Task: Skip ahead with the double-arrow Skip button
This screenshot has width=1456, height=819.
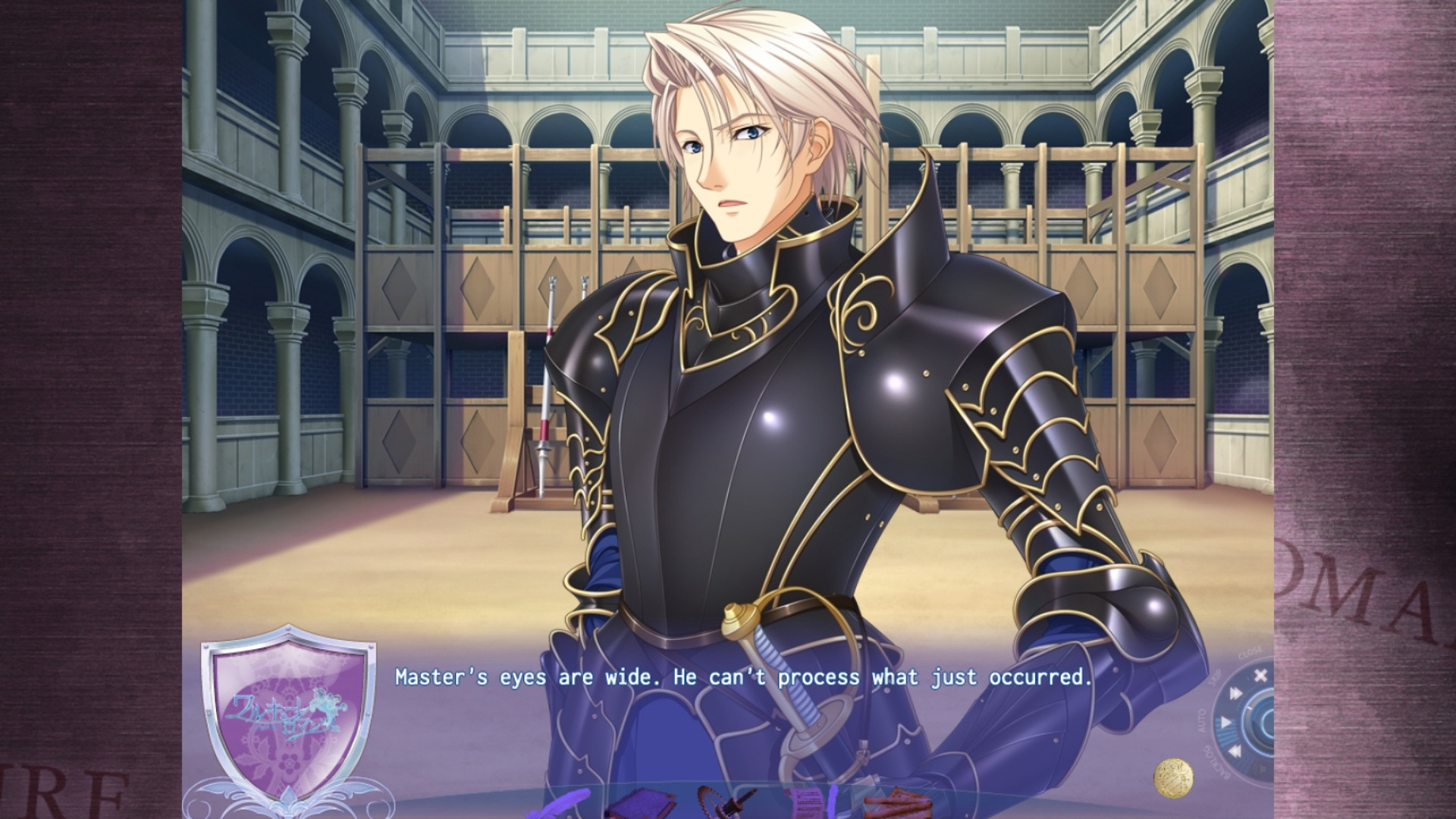Action: tap(1236, 693)
